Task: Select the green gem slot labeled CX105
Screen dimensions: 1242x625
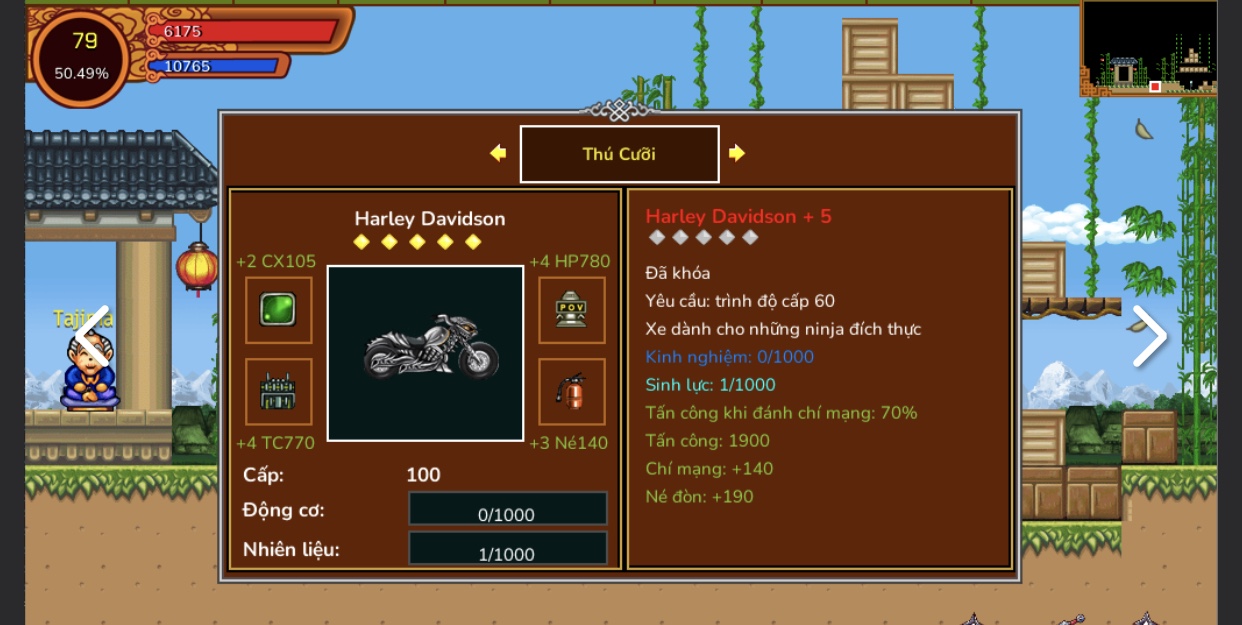Action: (x=278, y=310)
